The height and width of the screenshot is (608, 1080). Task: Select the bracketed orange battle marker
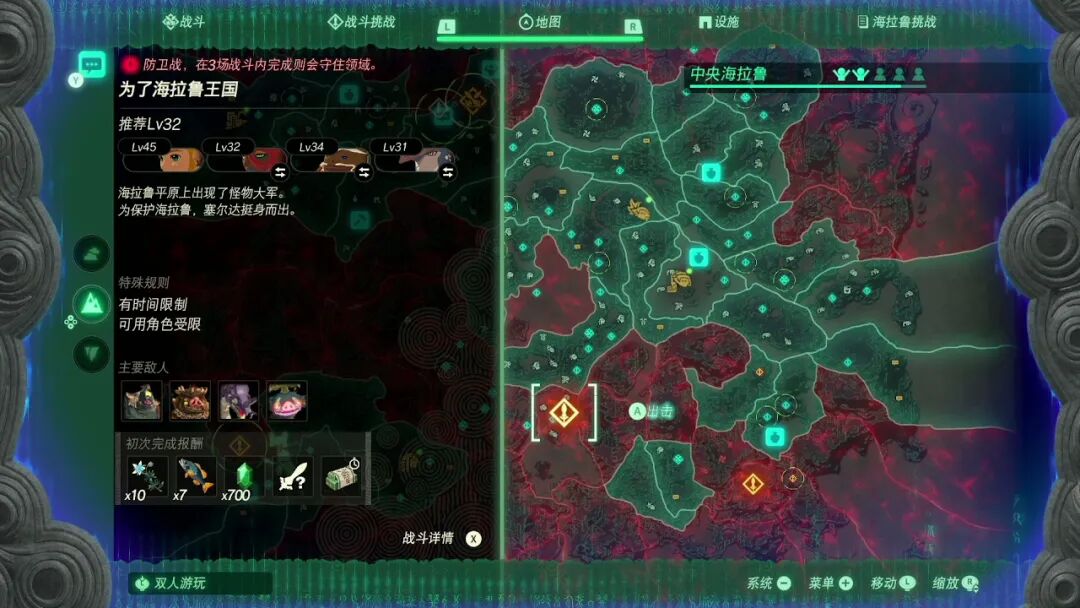coord(564,411)
